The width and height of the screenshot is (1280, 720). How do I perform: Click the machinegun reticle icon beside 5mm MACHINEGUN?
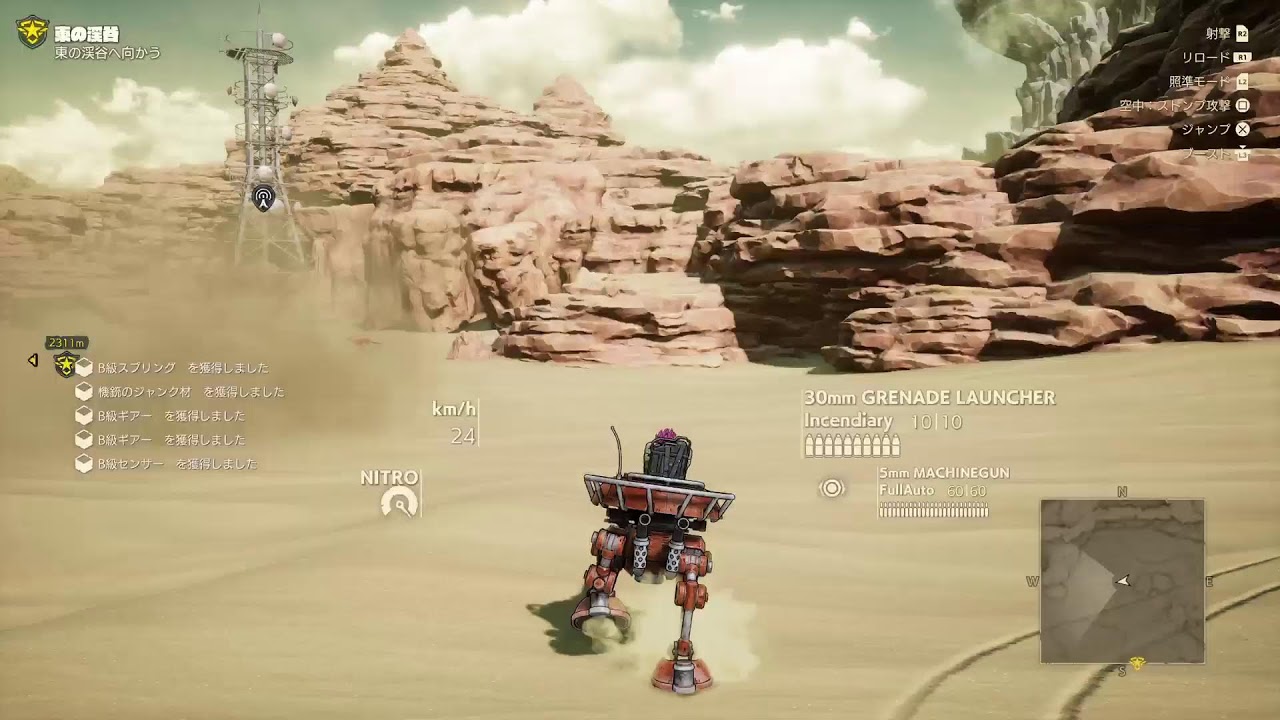(831, 489)
